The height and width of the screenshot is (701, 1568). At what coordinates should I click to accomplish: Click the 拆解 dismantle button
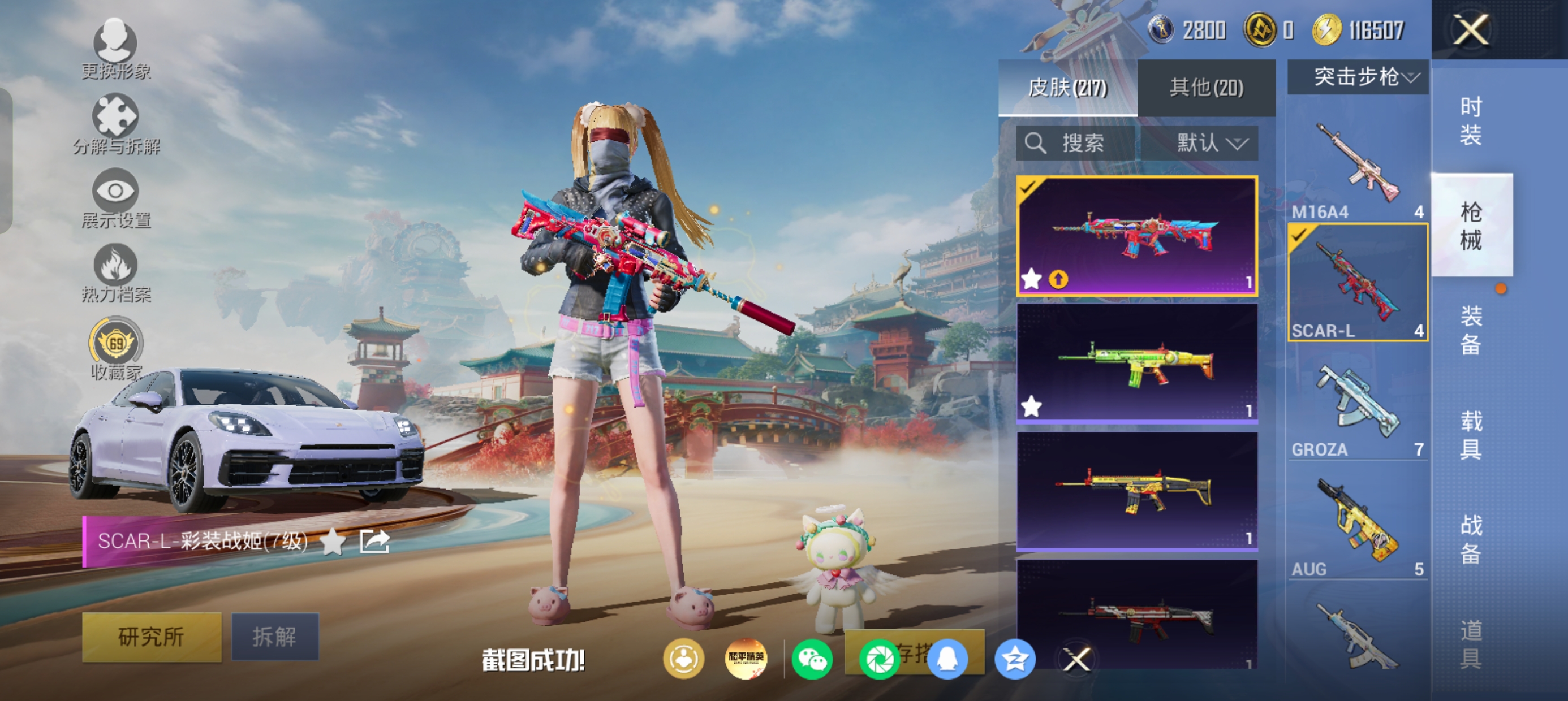pos(275,637)
